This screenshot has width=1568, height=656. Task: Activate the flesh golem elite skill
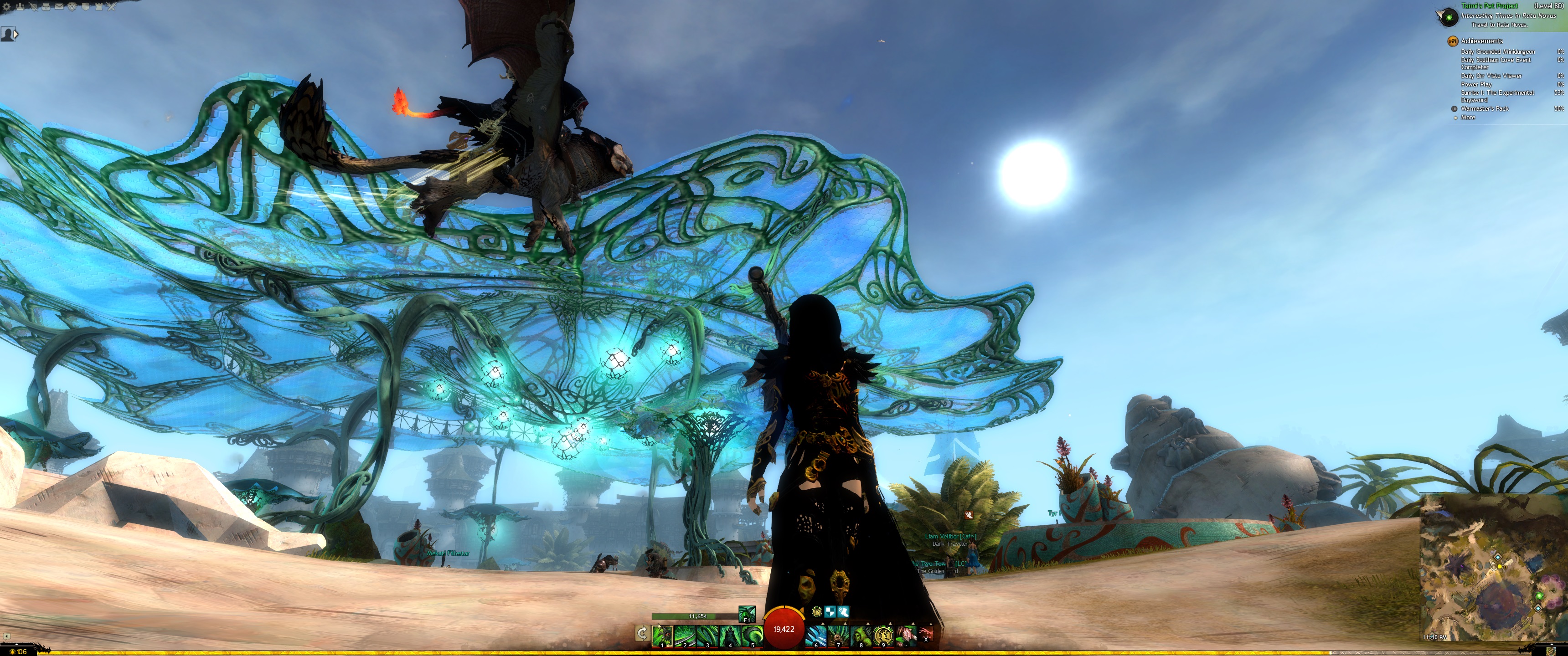pos(906,636)
